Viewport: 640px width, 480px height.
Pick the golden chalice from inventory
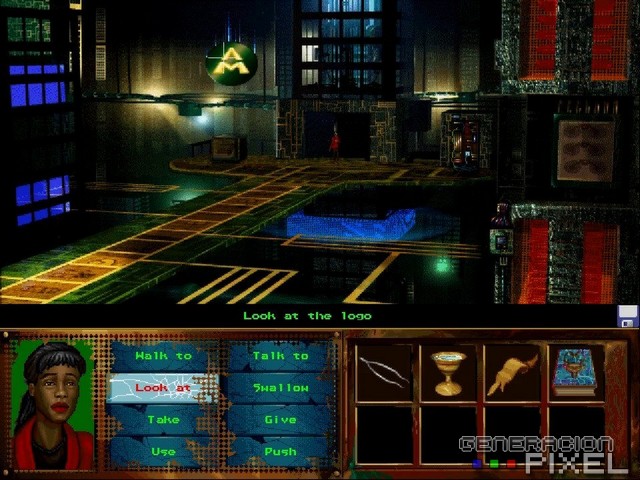pyautogui.click(x=447, y=373)
